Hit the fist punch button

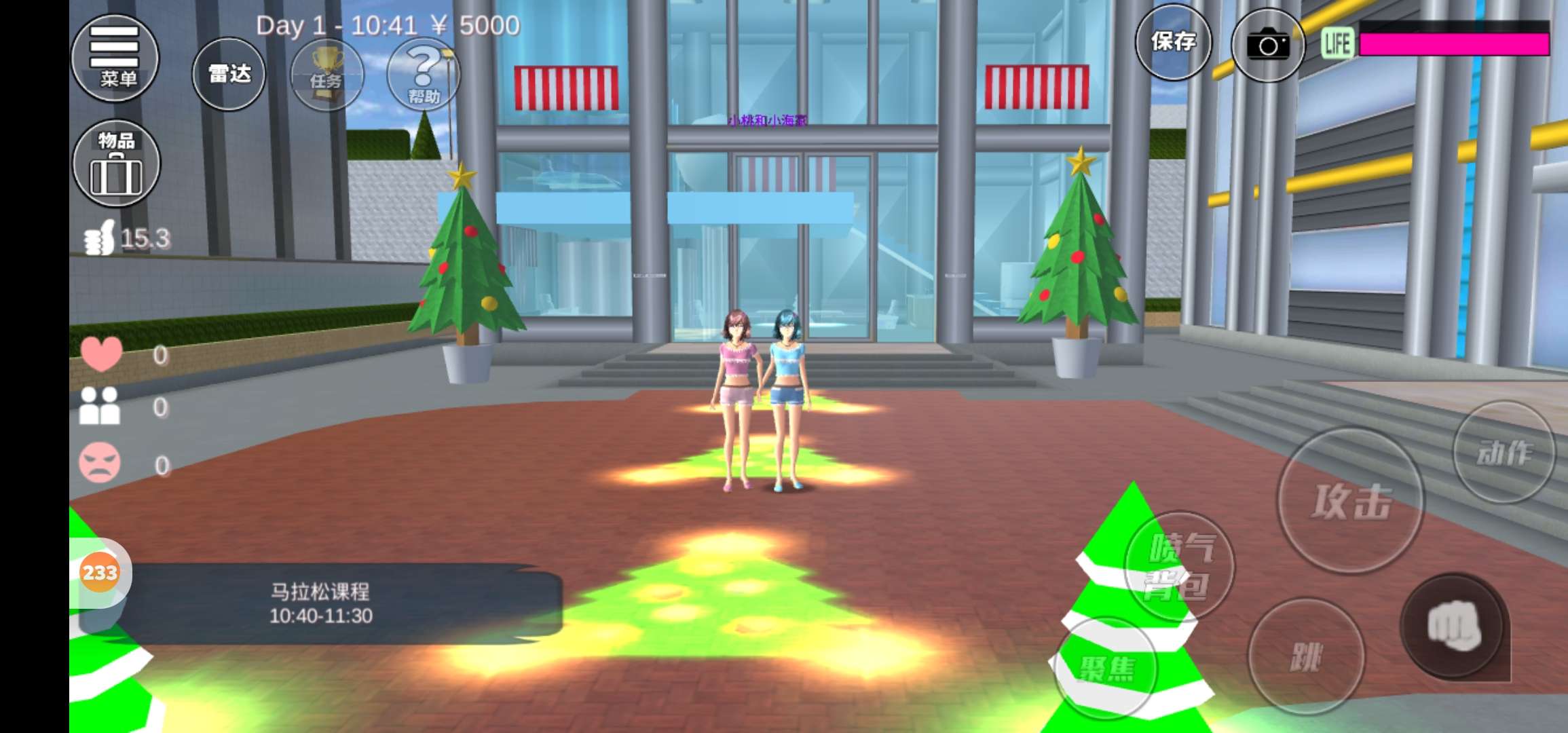point(1453,626)
